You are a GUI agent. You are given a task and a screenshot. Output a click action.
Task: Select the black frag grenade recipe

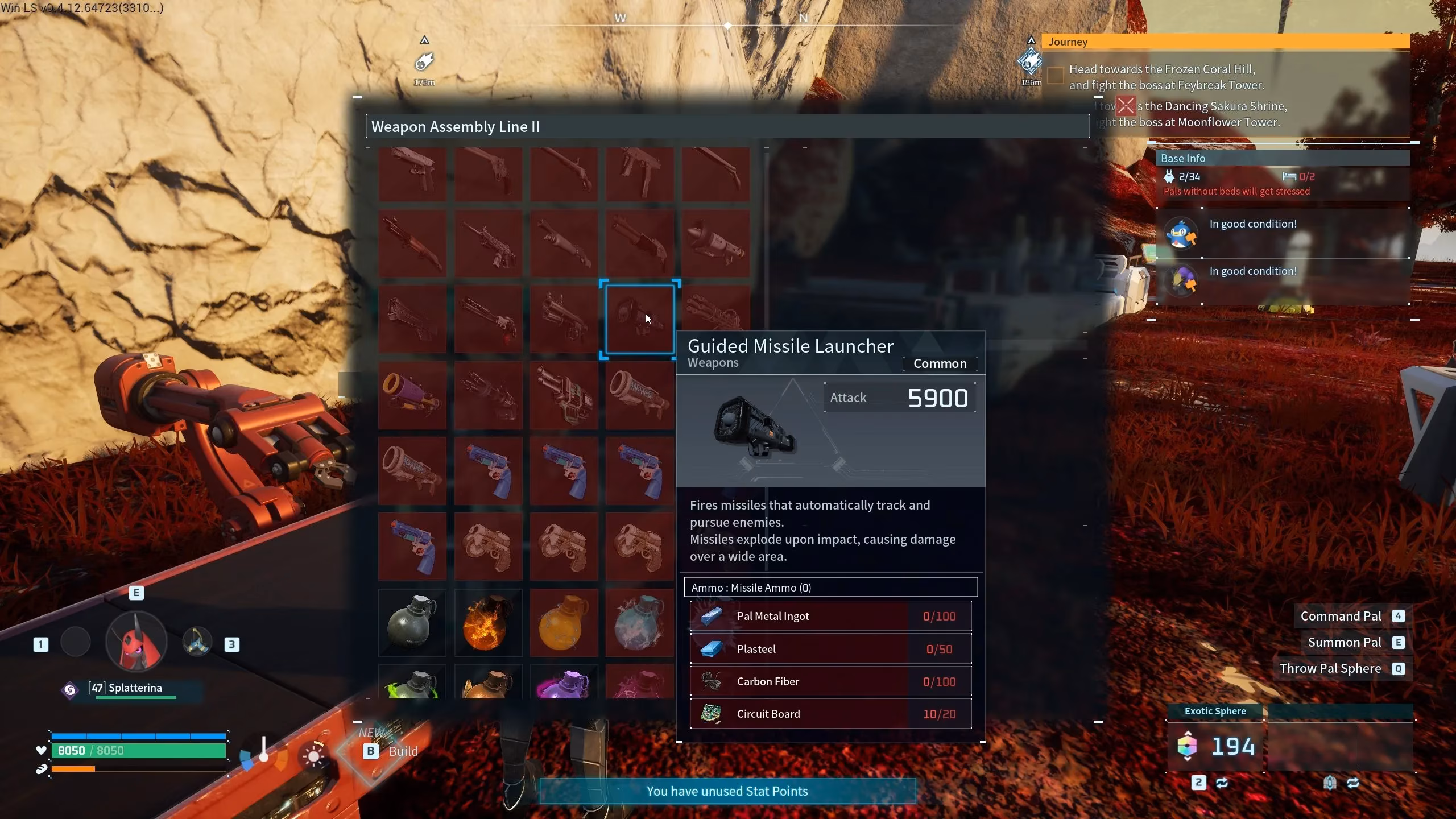click(x=412, y=622)
